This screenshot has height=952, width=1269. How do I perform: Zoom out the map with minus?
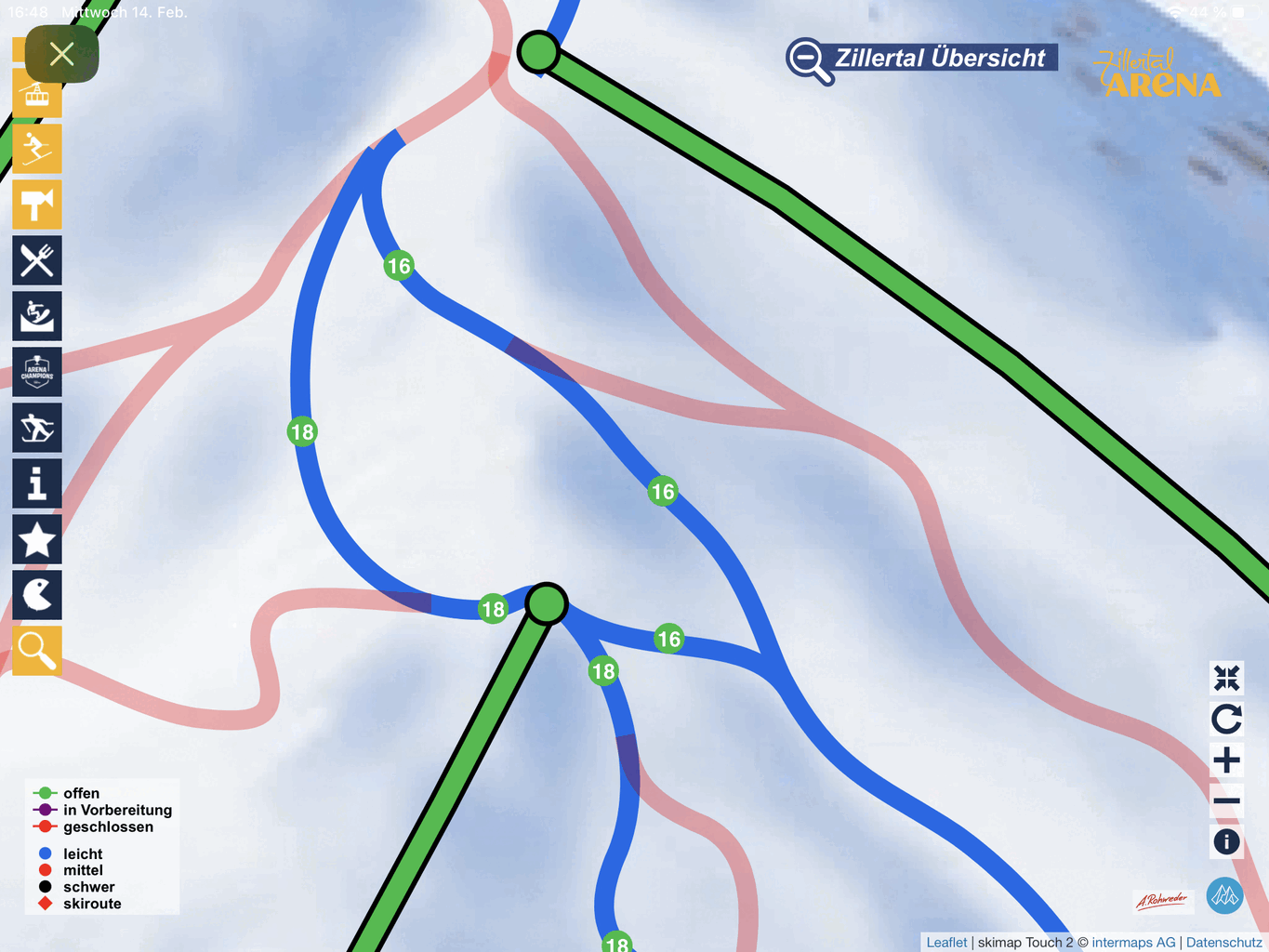[1226, 800]
